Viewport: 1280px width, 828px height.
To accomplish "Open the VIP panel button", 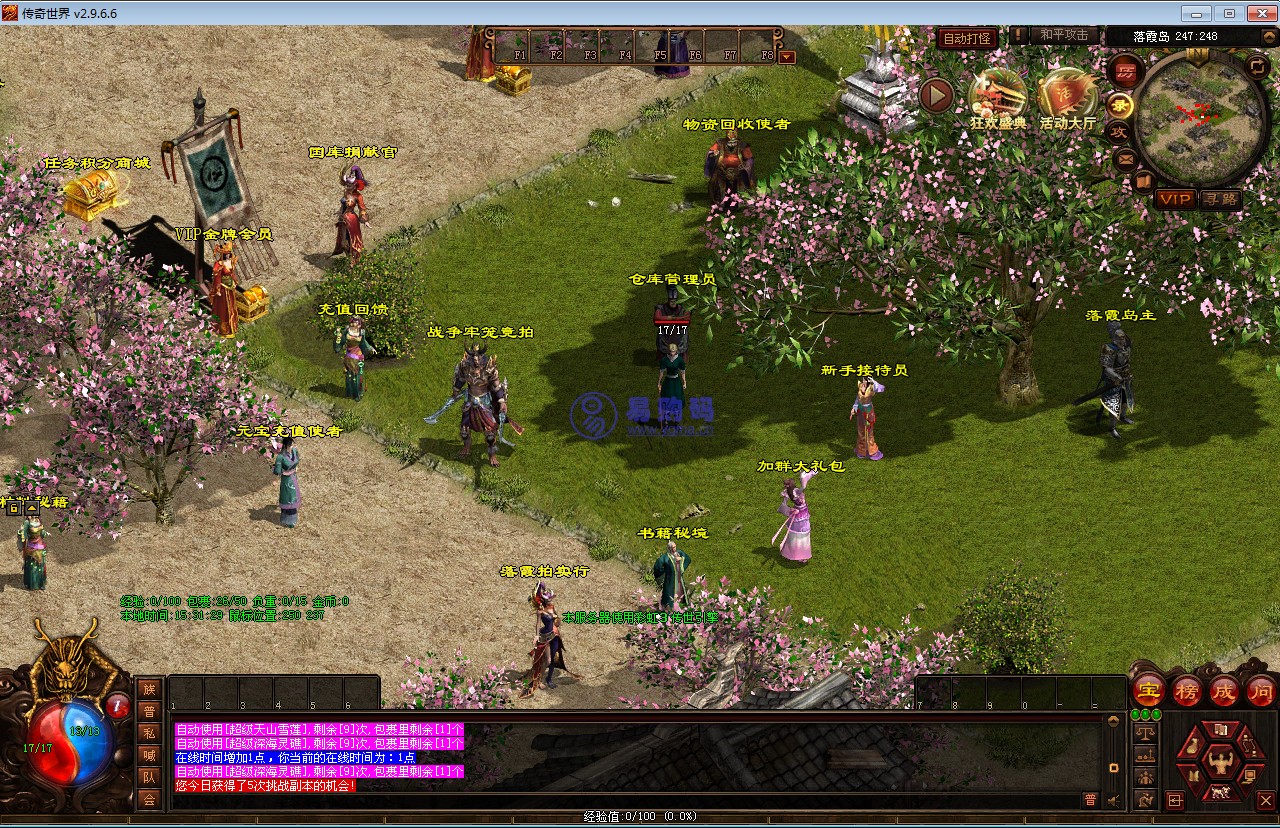I will coord(1175,199).
